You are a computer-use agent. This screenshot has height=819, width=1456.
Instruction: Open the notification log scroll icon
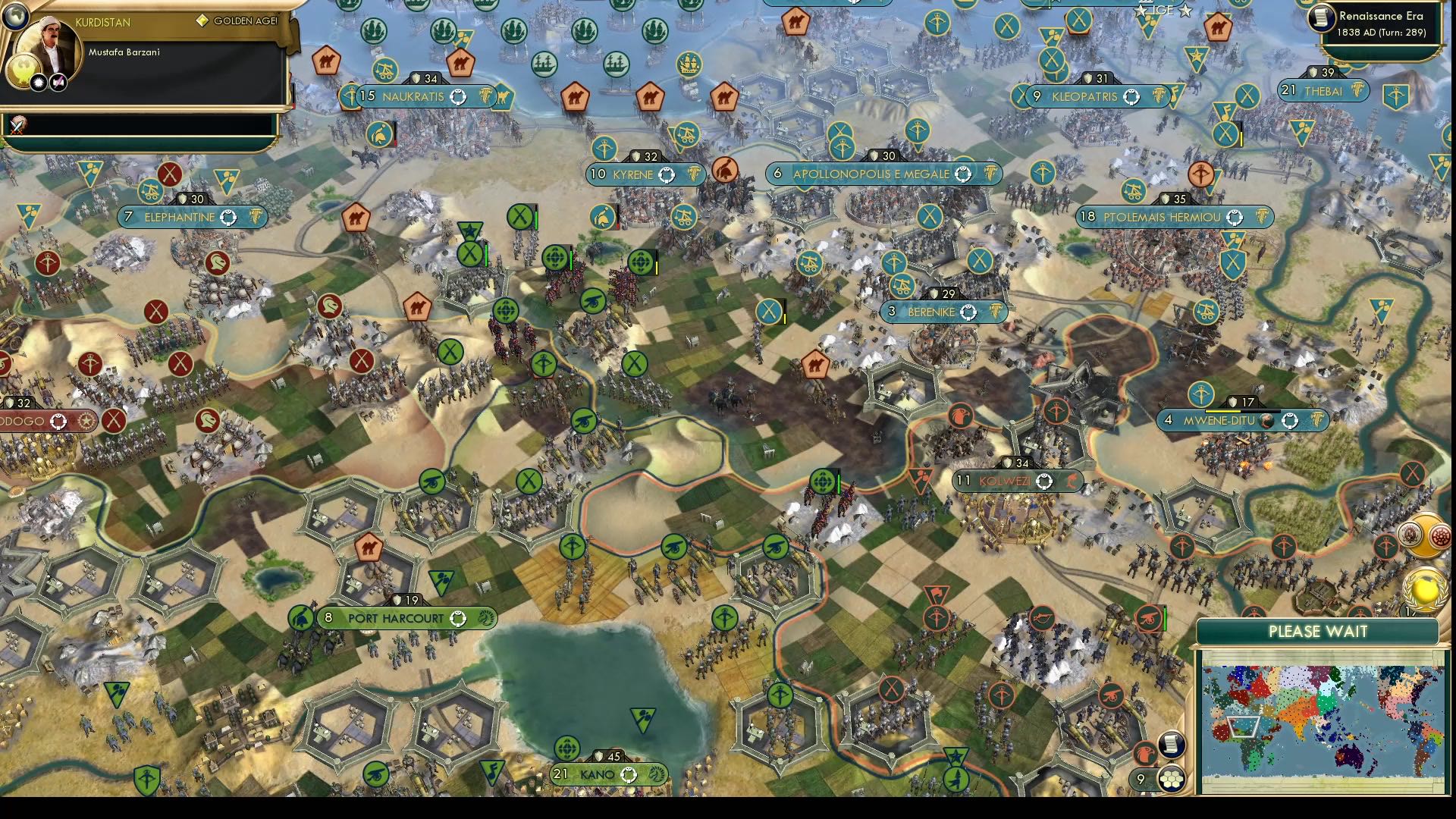click(x=1172, y=743)
